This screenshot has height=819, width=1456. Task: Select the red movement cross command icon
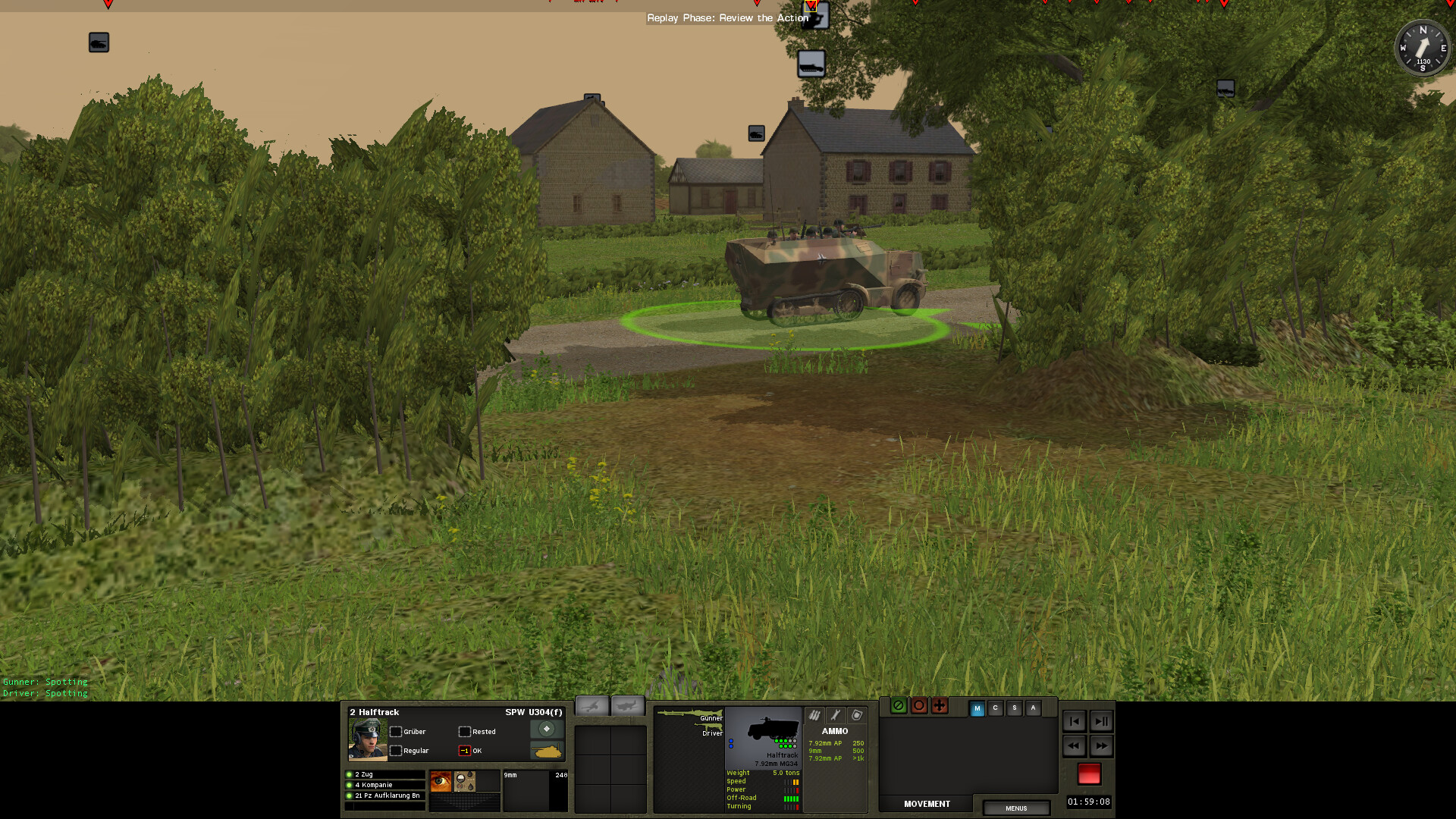(x=940, y=706)
